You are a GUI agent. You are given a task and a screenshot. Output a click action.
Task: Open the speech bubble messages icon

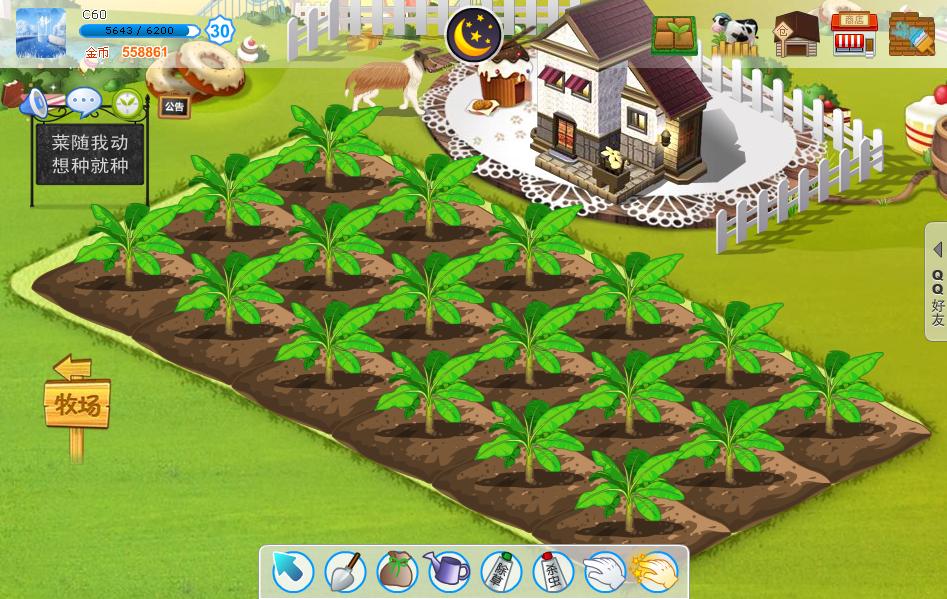pyautogui.click(x=83, y=102)
